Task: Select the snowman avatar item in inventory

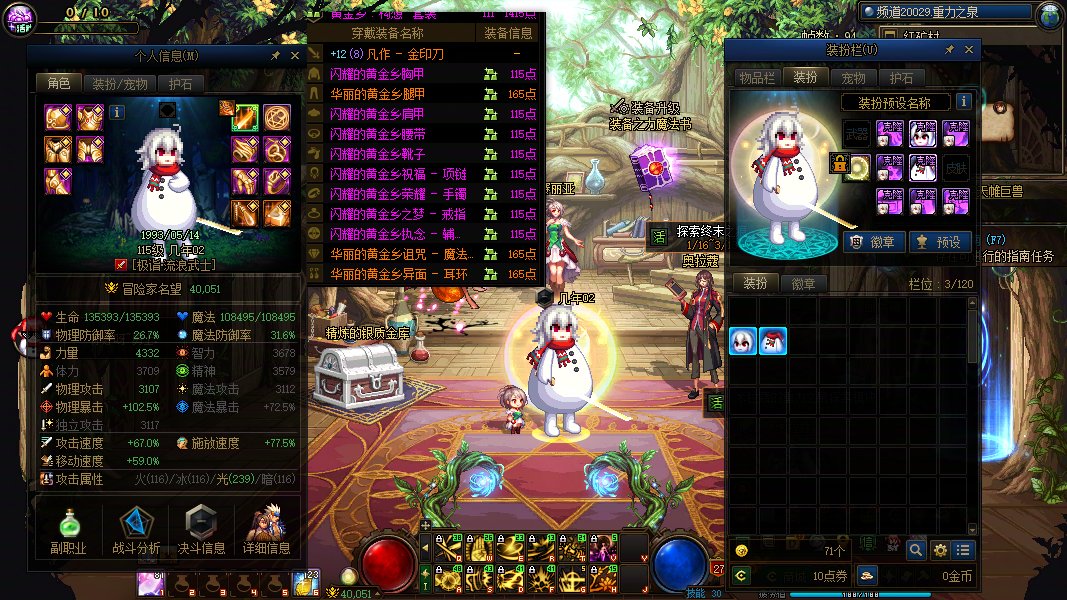Action: click(x=773, y=341)
